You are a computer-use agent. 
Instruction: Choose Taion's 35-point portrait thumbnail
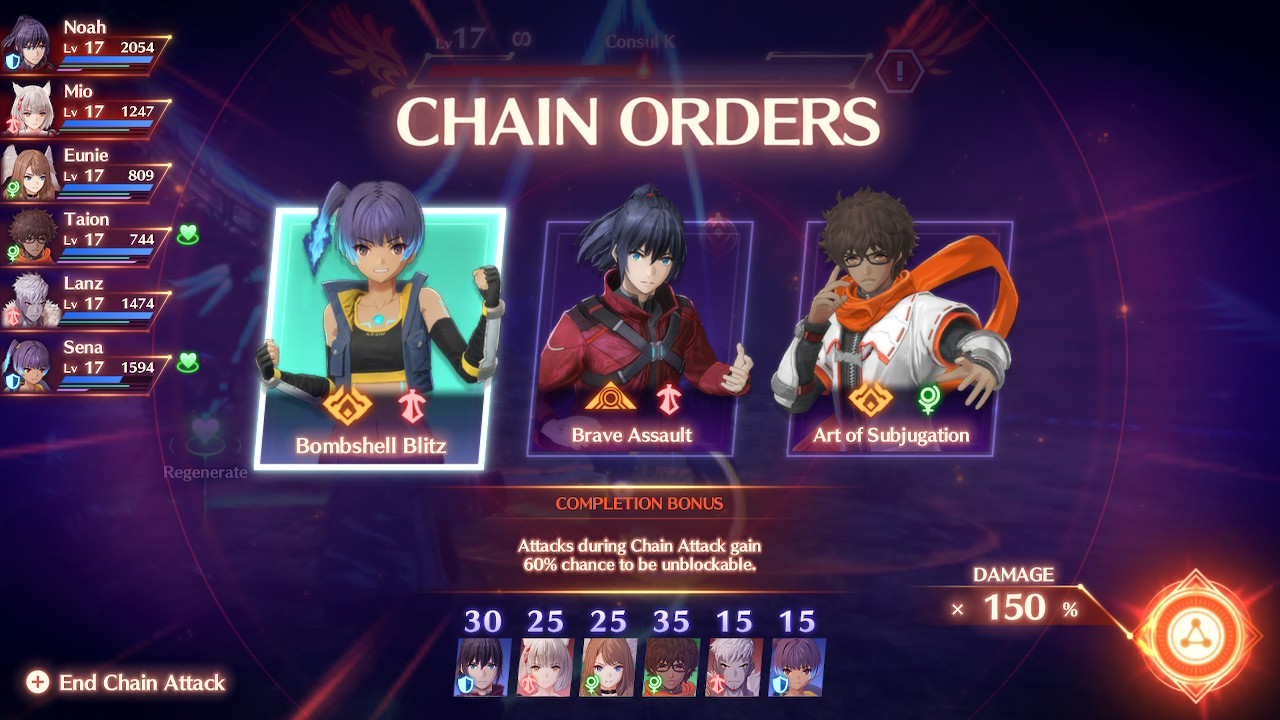(x=672, y=667)
